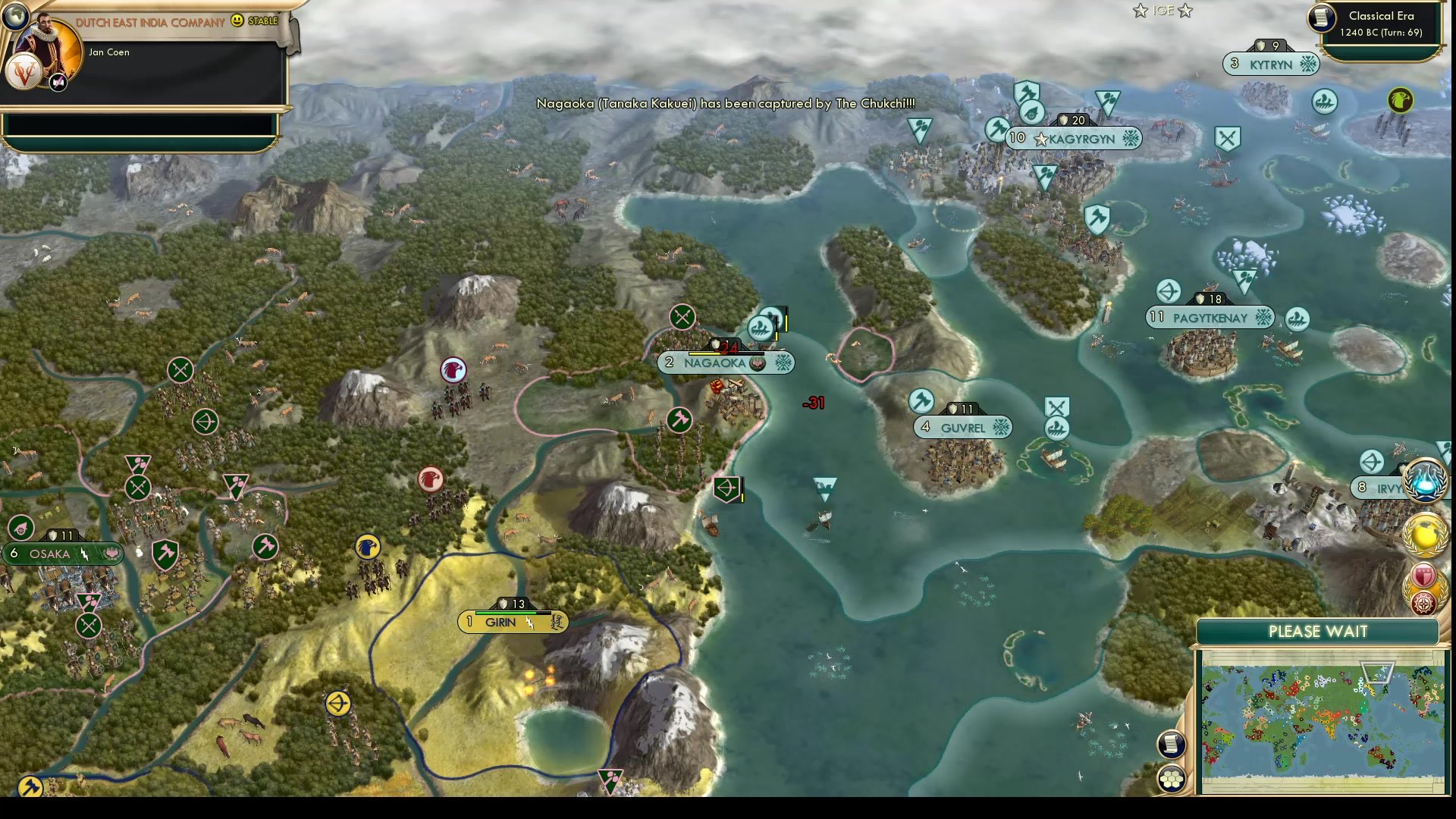Click the compass gear victory icon
This screenshot has width=1456, height=819.
coord(1423,603)
